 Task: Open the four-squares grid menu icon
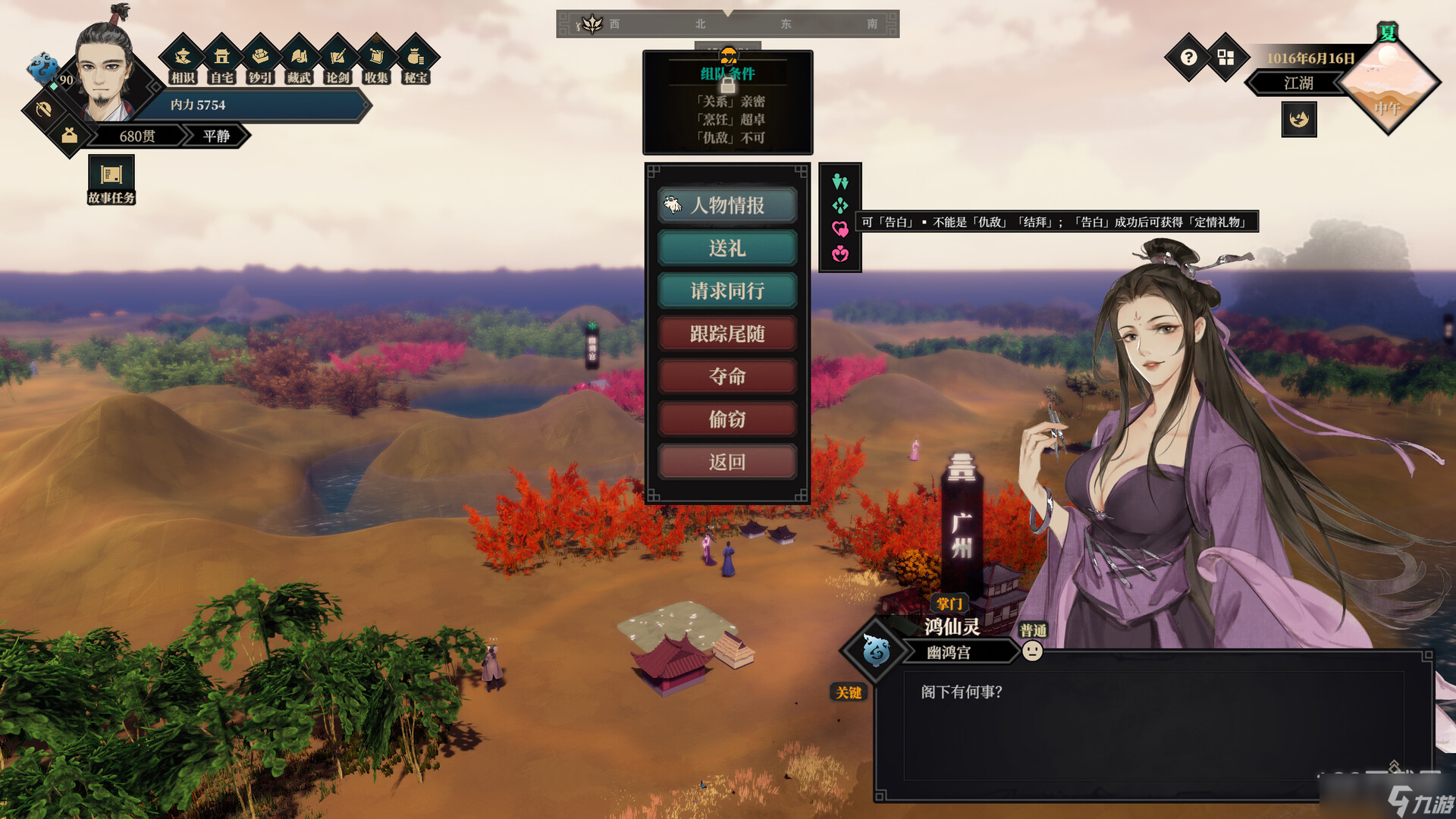(1225, 58)
